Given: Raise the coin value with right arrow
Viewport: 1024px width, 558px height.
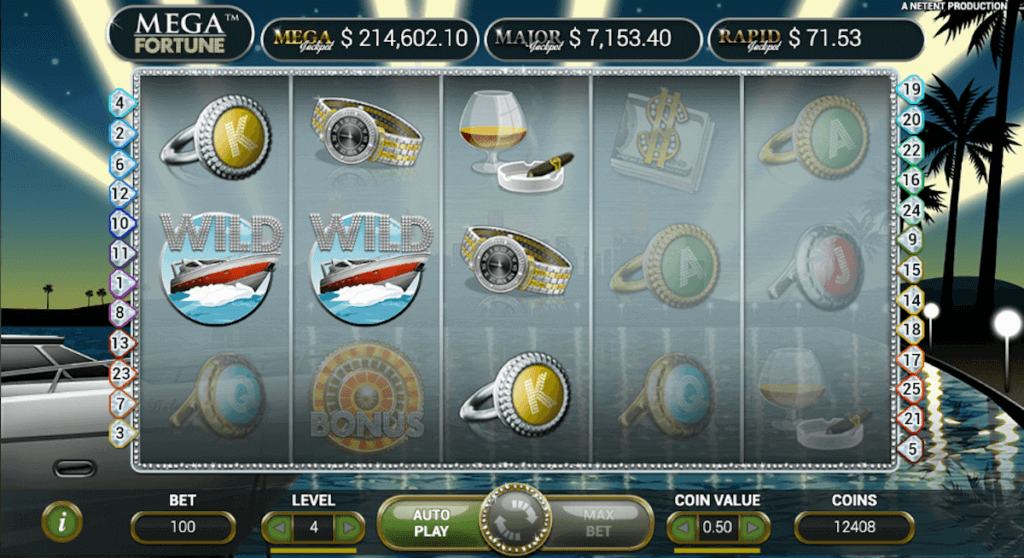Looking at the screenshot, I should point(753,526).
